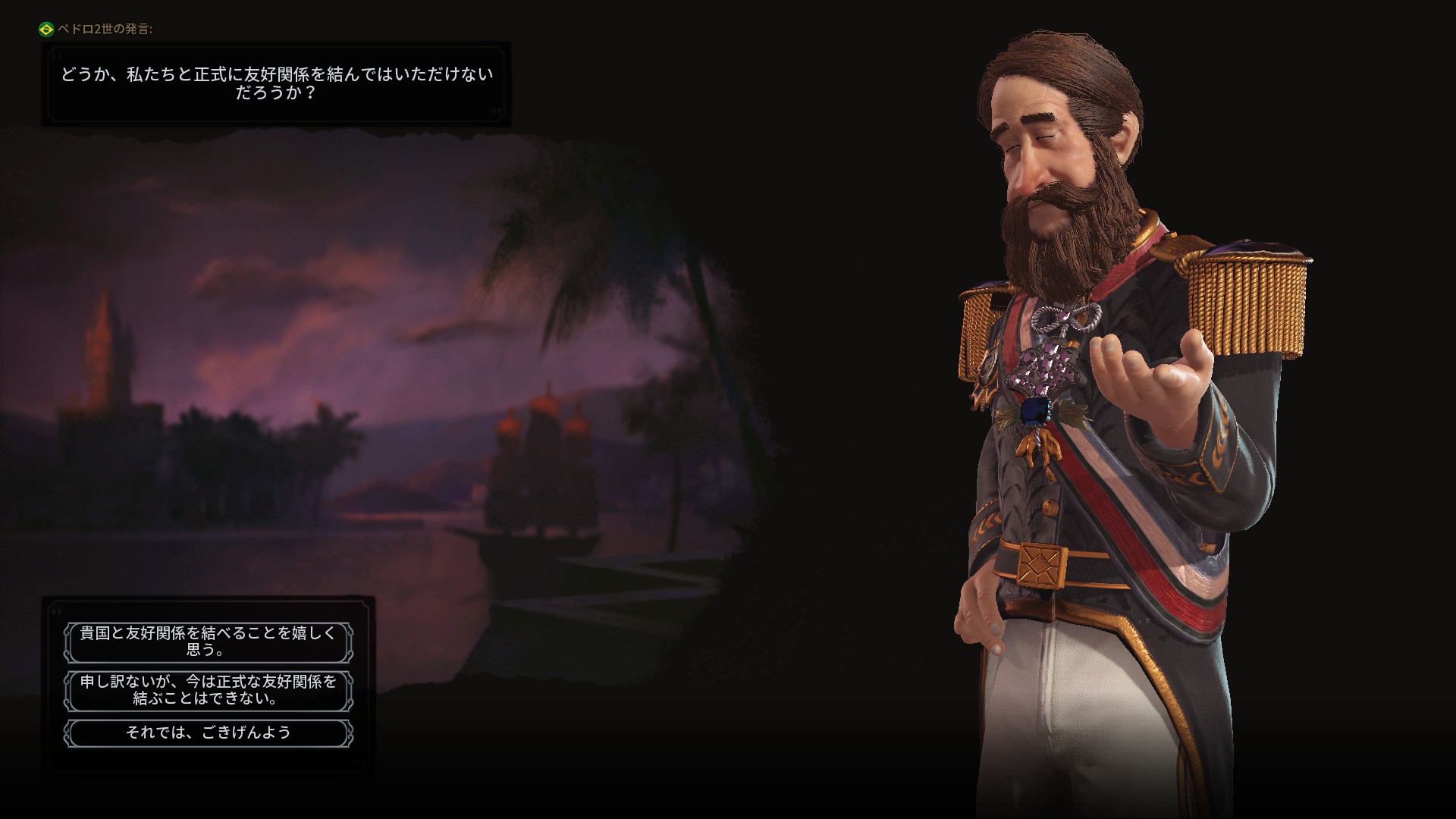The width and height of the screenshot is (1456, 819).
Task: Accept Pedro II's friendship declaration
Action: (209, 642)
